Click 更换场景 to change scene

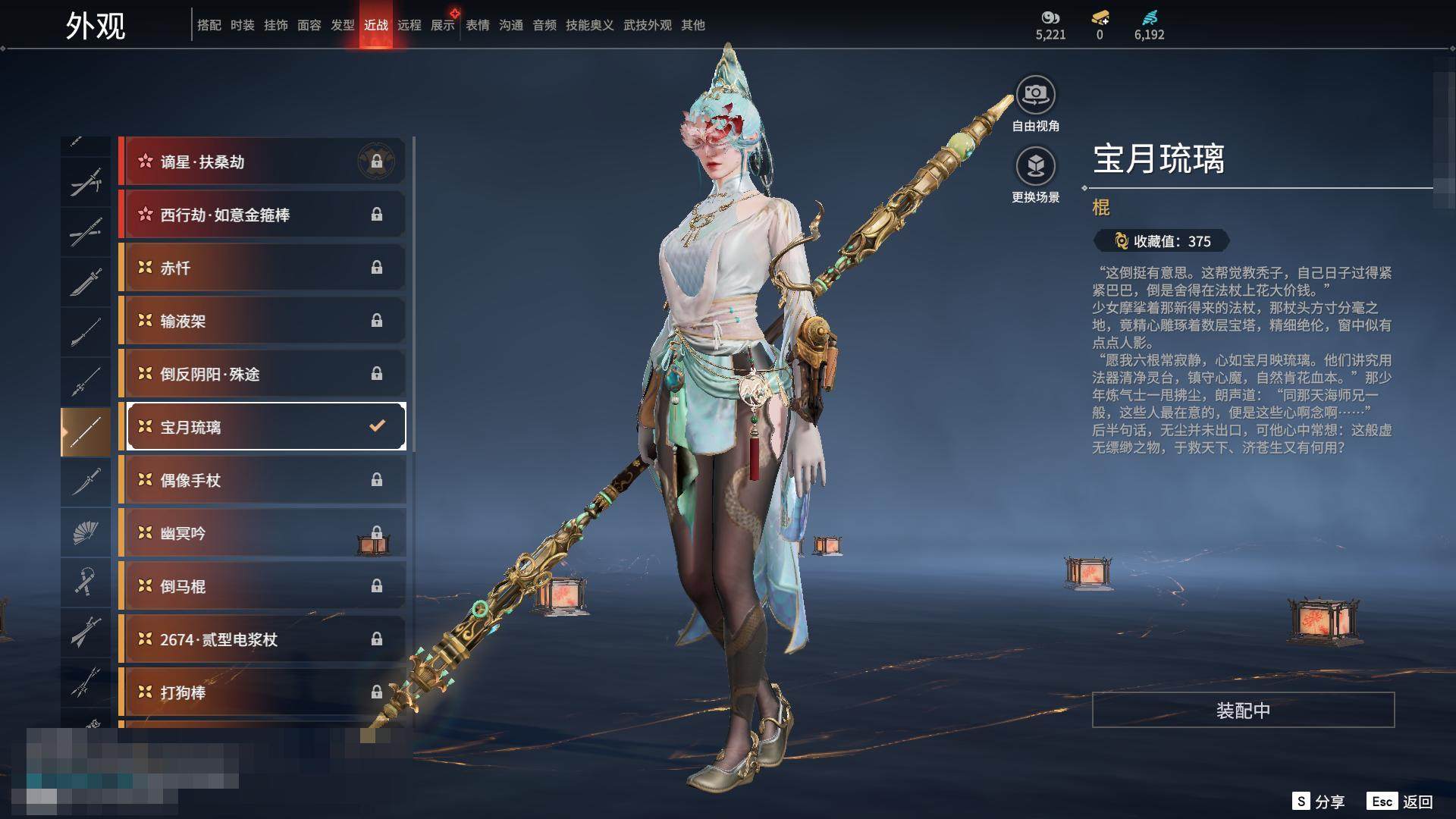tap(1035, 167)
